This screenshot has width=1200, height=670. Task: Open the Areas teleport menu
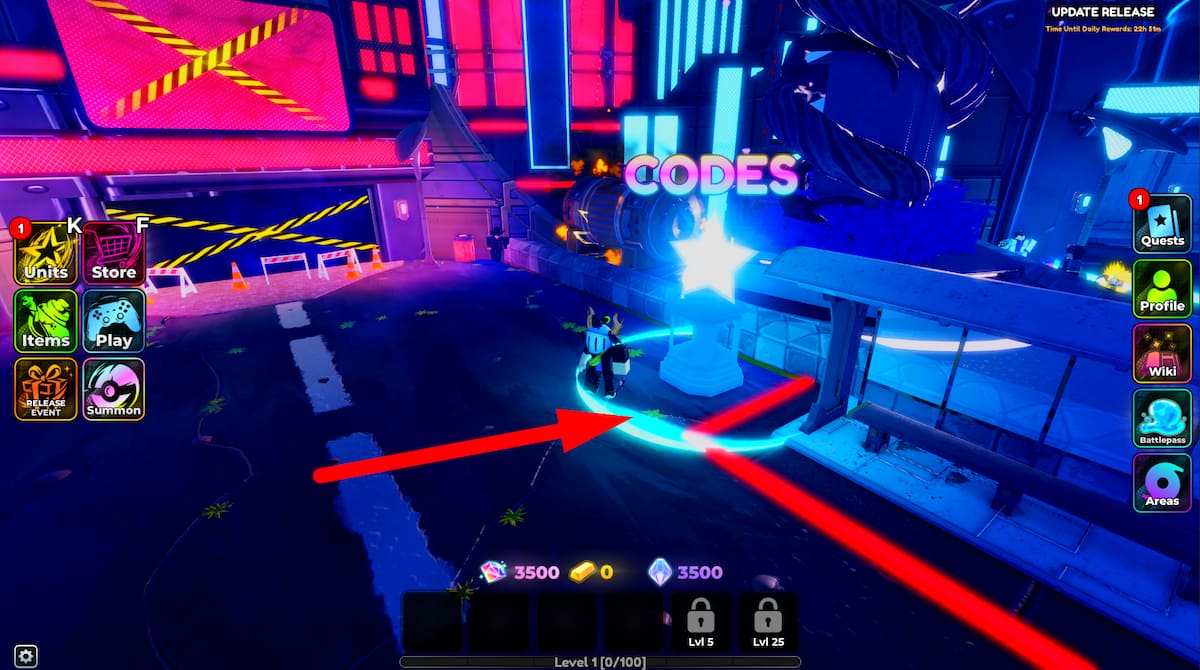[x=1162, y=483]
